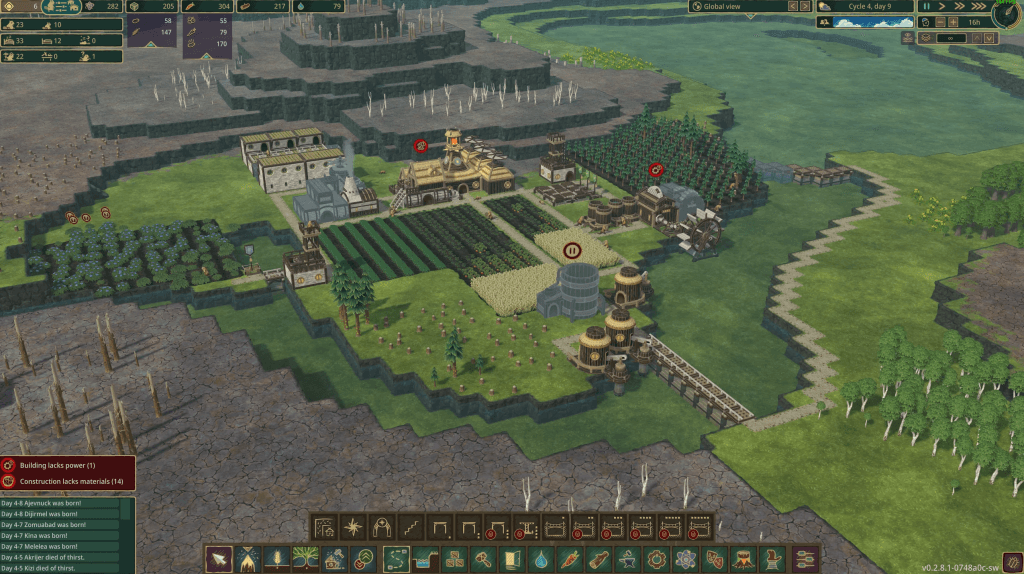
Task: Set game to fastest triple-arrow speed
Action: click(977, 6)
